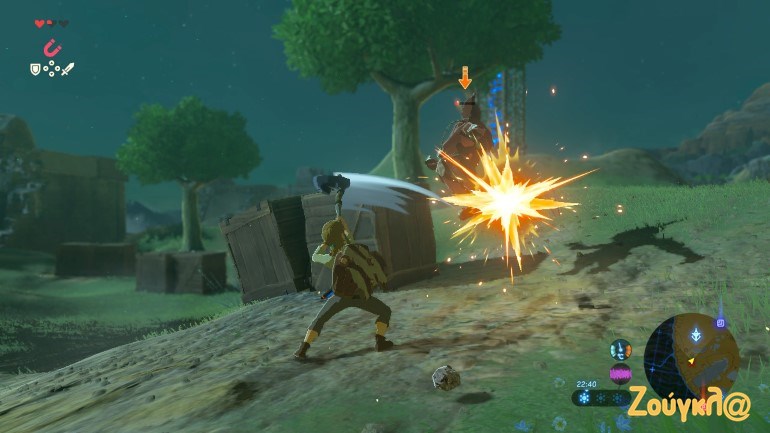
Task: Click the sword weapon icon
Action: pyautogui.click(x=67, y=69)
